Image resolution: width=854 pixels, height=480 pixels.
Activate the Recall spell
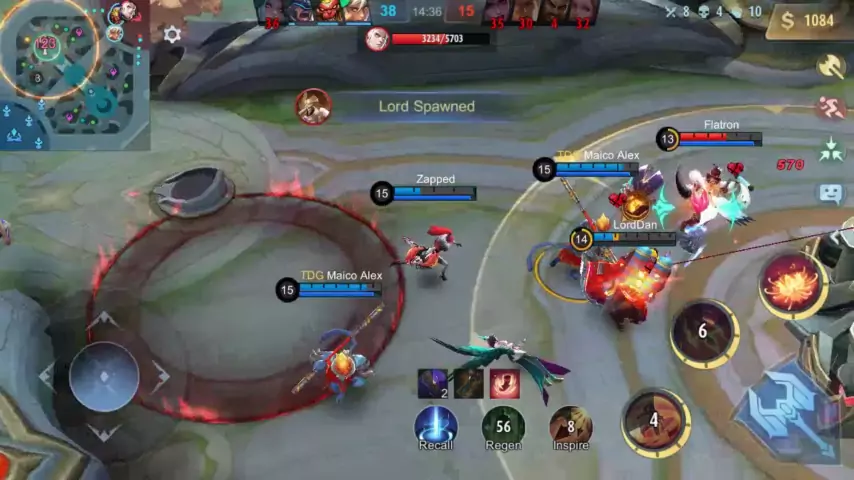coord(436,425)
